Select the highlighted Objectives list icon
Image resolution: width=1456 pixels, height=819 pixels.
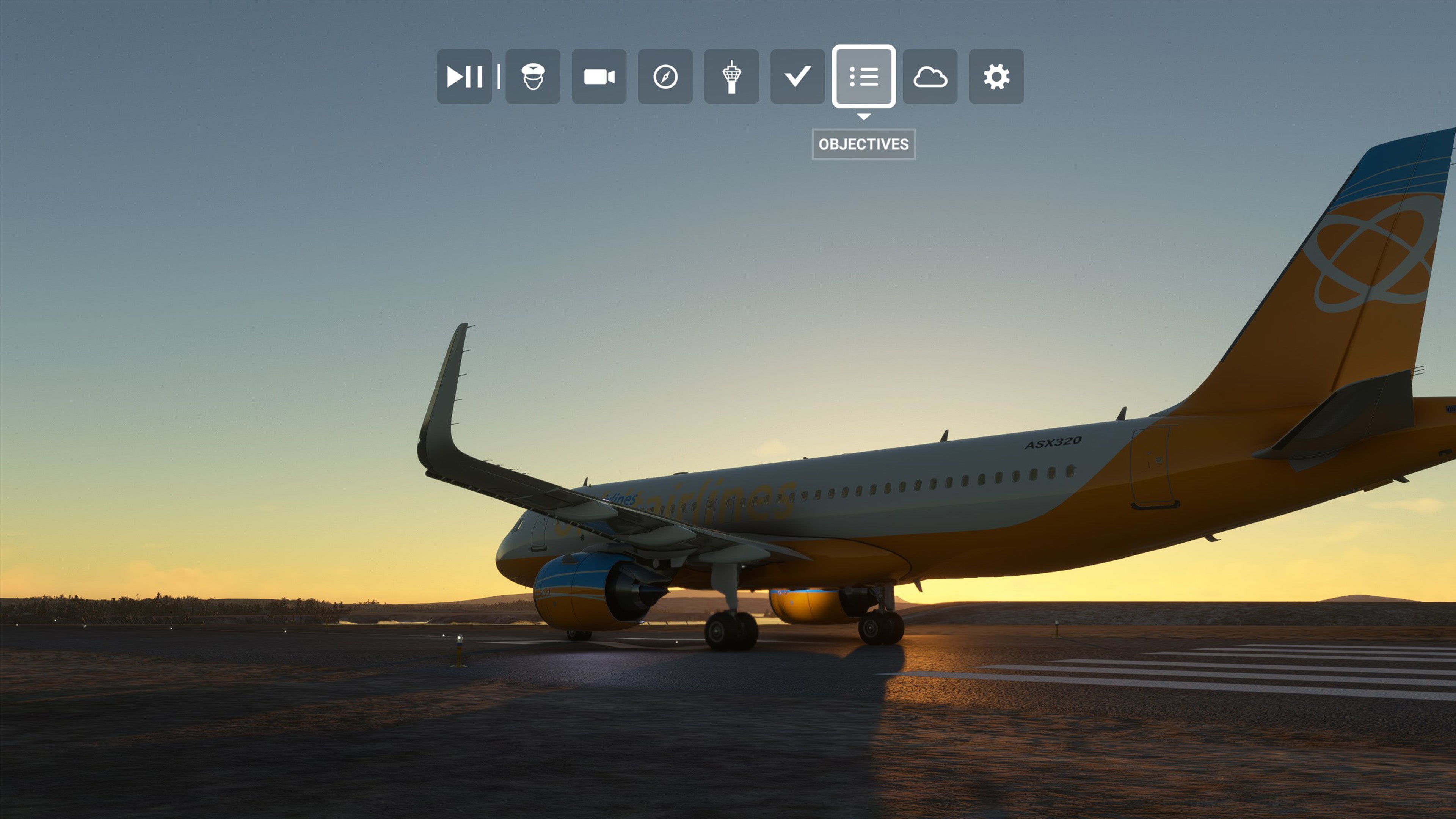863,76
